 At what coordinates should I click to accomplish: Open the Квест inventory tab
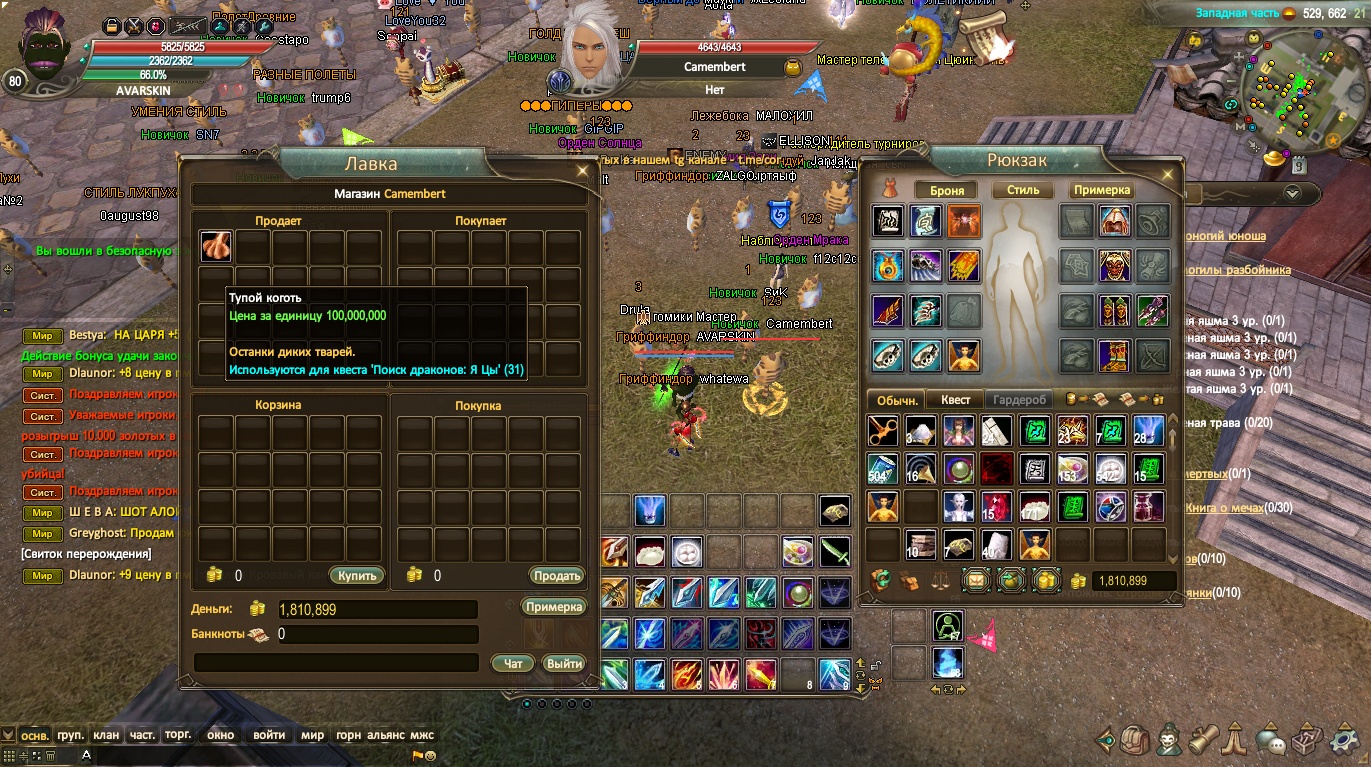[x=955, y=399]
